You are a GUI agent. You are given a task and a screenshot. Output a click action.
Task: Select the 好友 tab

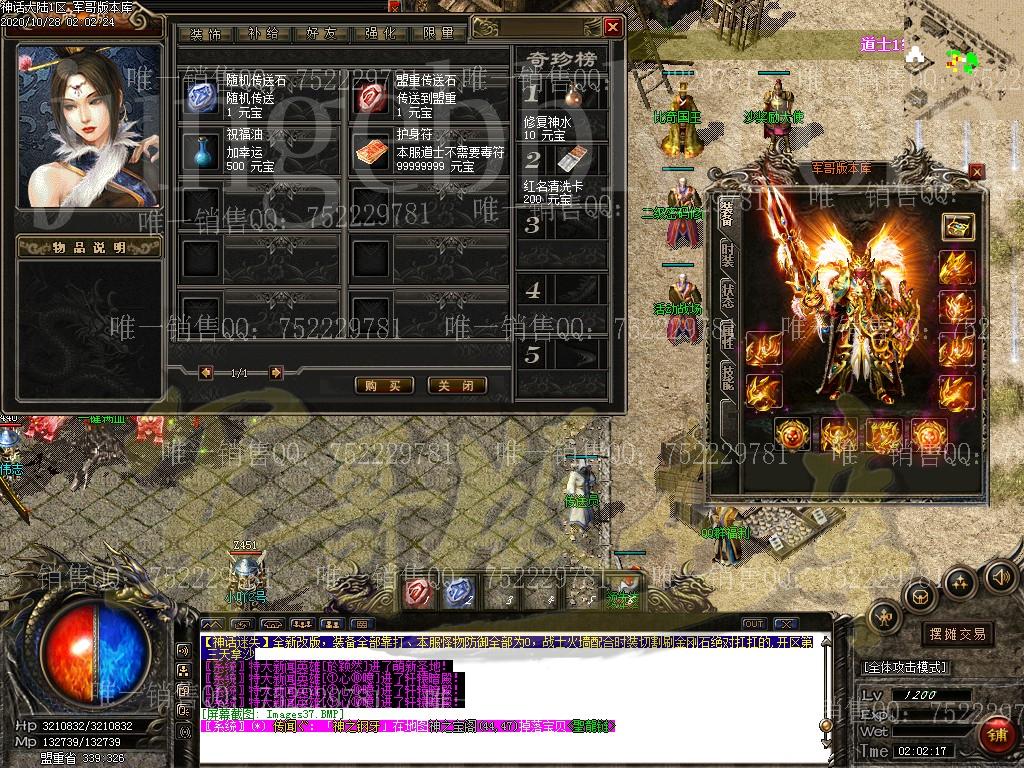(323, 33)
